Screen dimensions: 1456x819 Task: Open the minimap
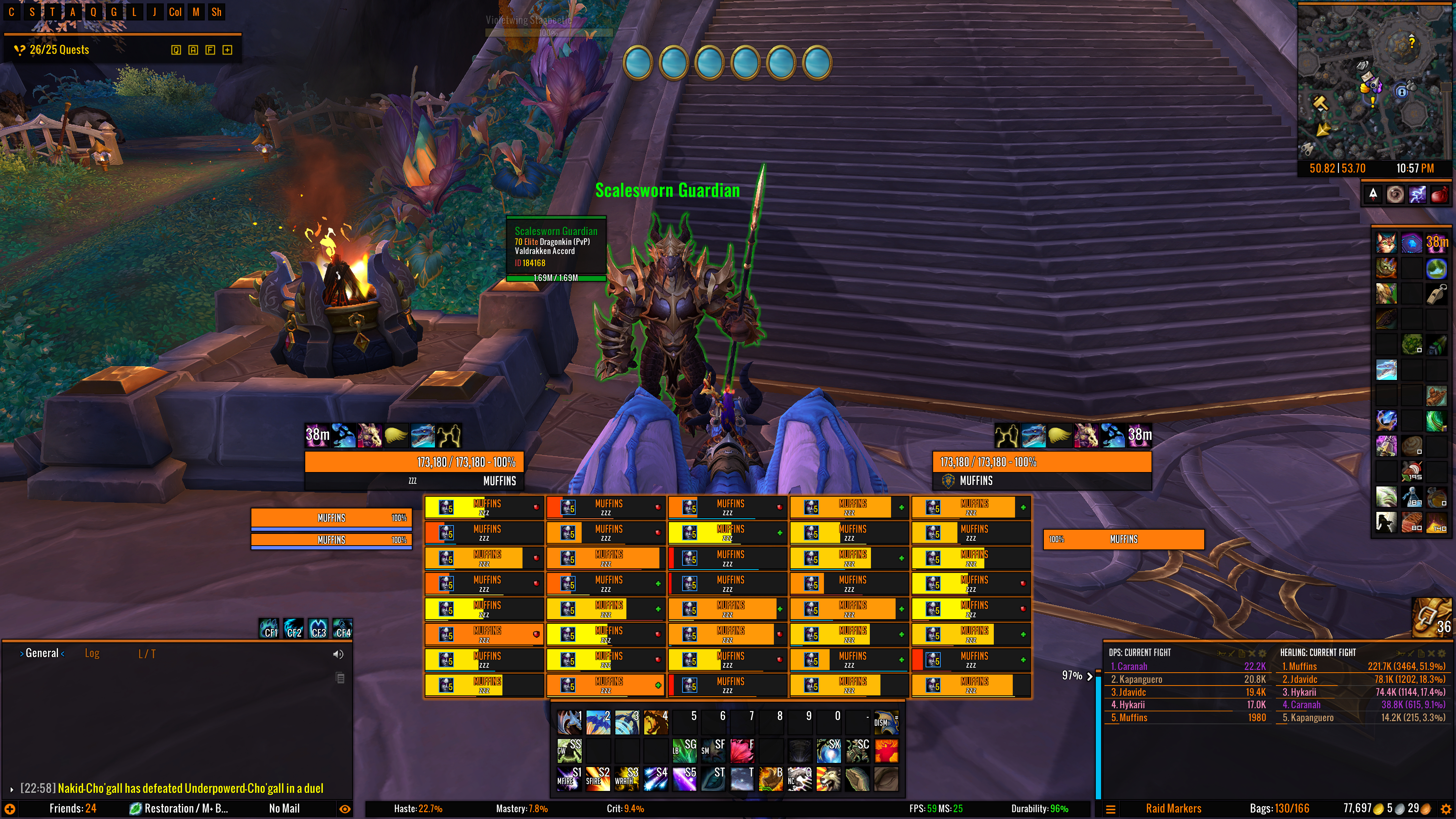1374,82
